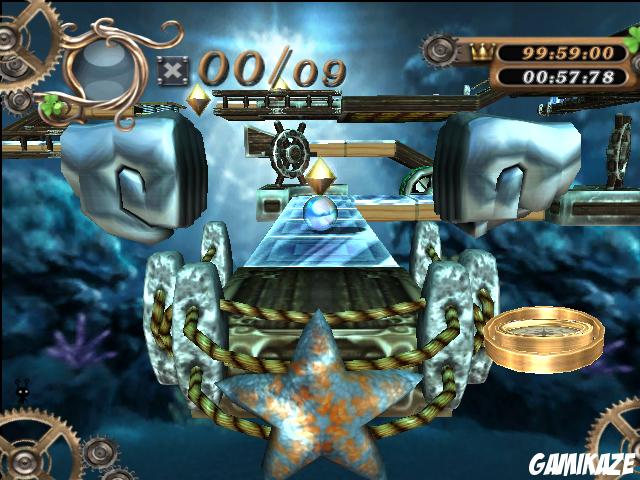Click the golden compass on the HUD
Screen dimensions: 640x480
coord(545,336)
